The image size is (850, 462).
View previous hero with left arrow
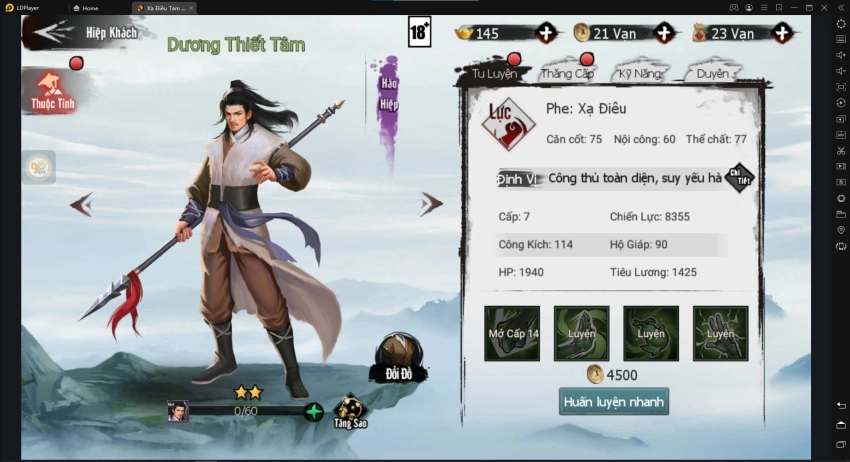tap(81, 205)
